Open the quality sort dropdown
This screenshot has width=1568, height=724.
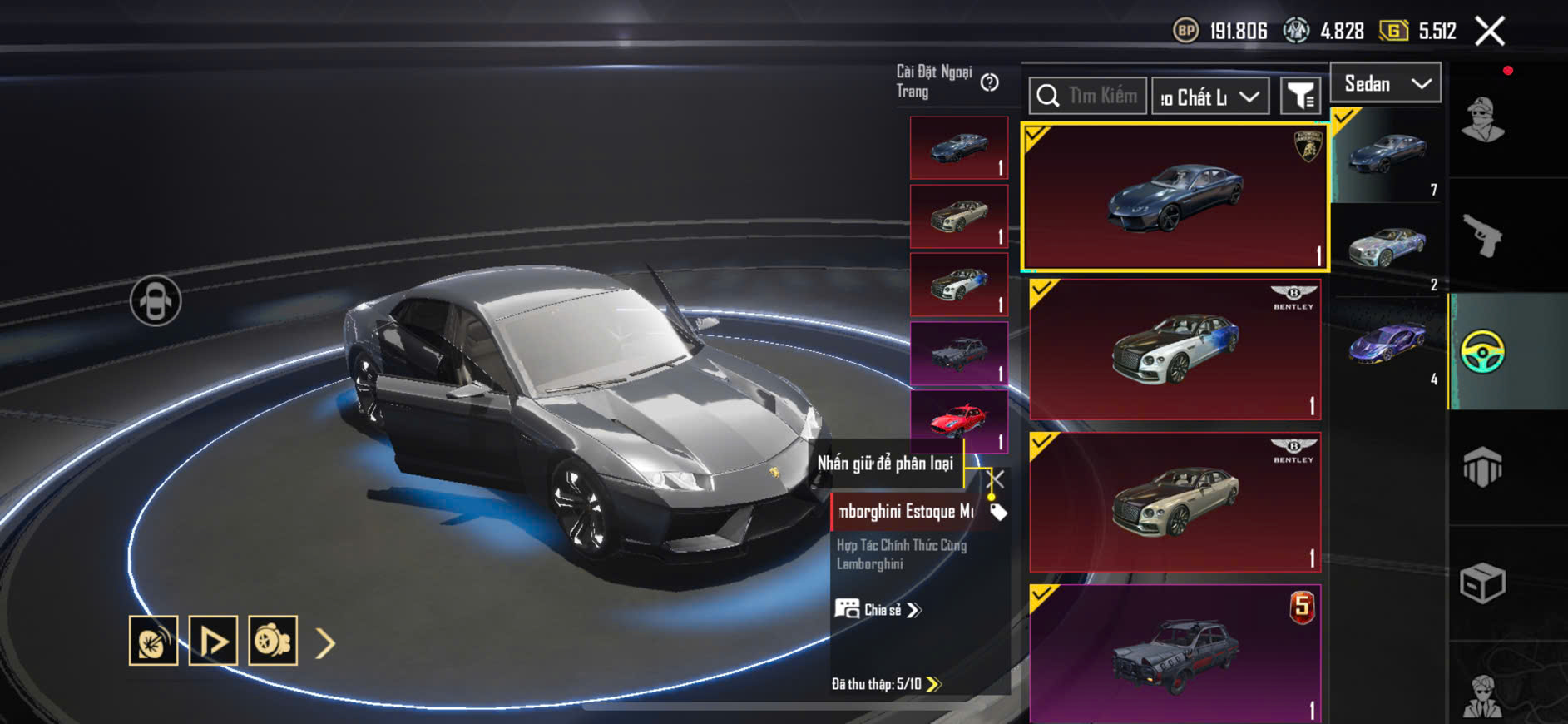tap(1209, 97)
